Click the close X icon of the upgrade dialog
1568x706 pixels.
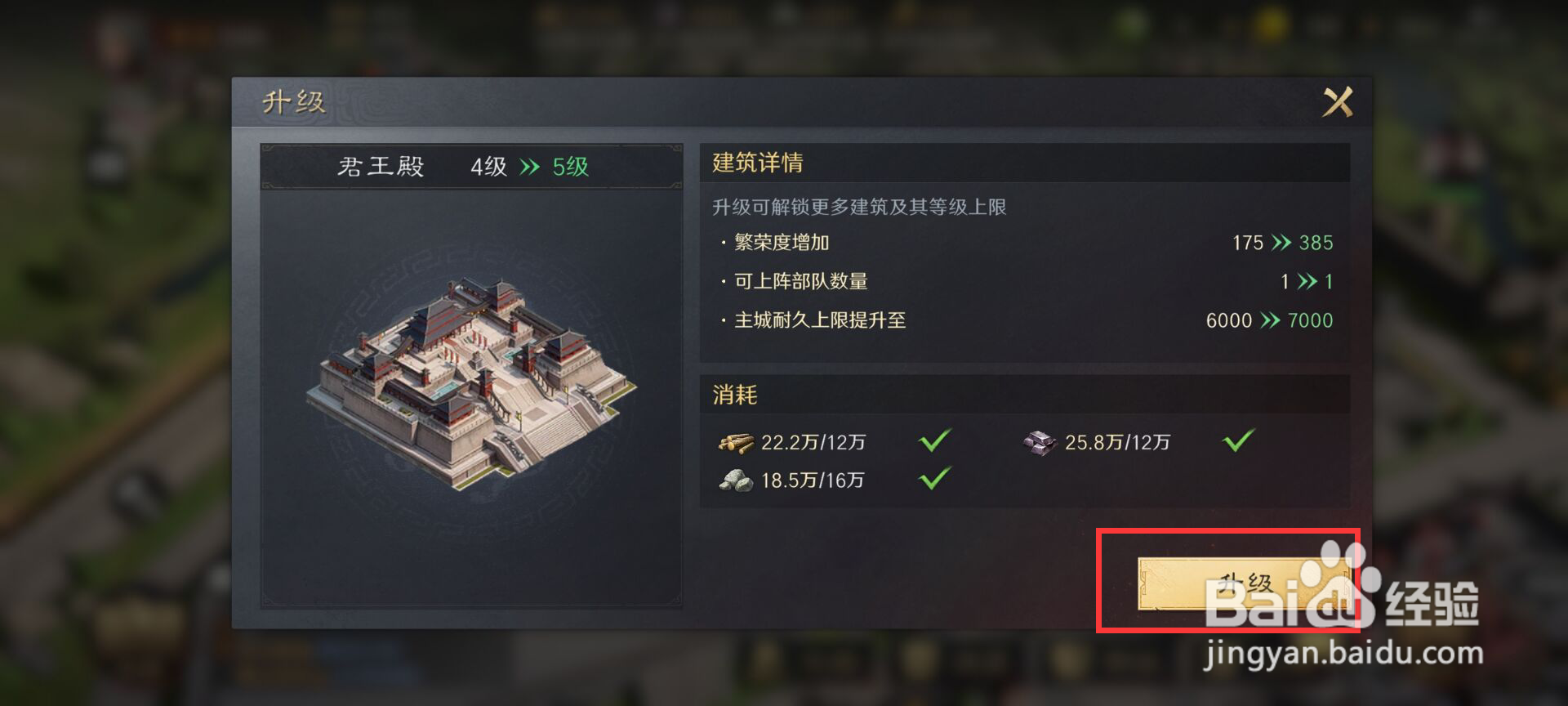1338,101
